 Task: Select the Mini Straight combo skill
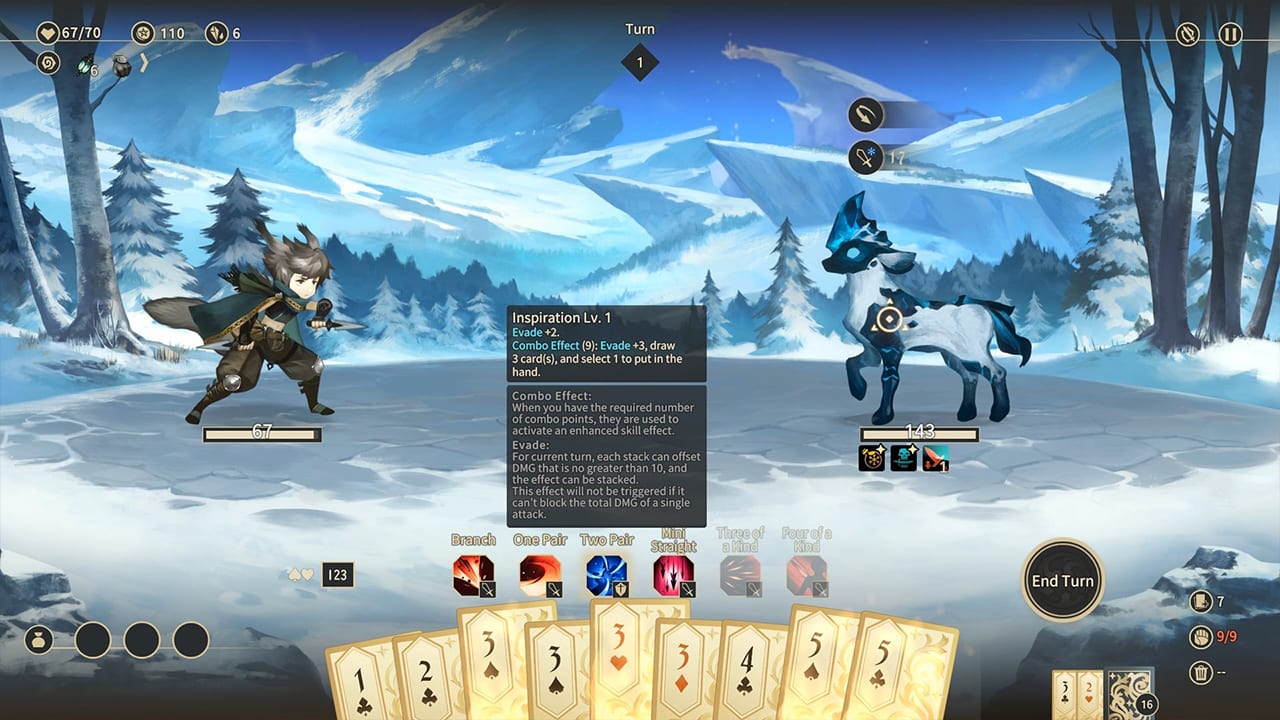click(x=675, y=575)
